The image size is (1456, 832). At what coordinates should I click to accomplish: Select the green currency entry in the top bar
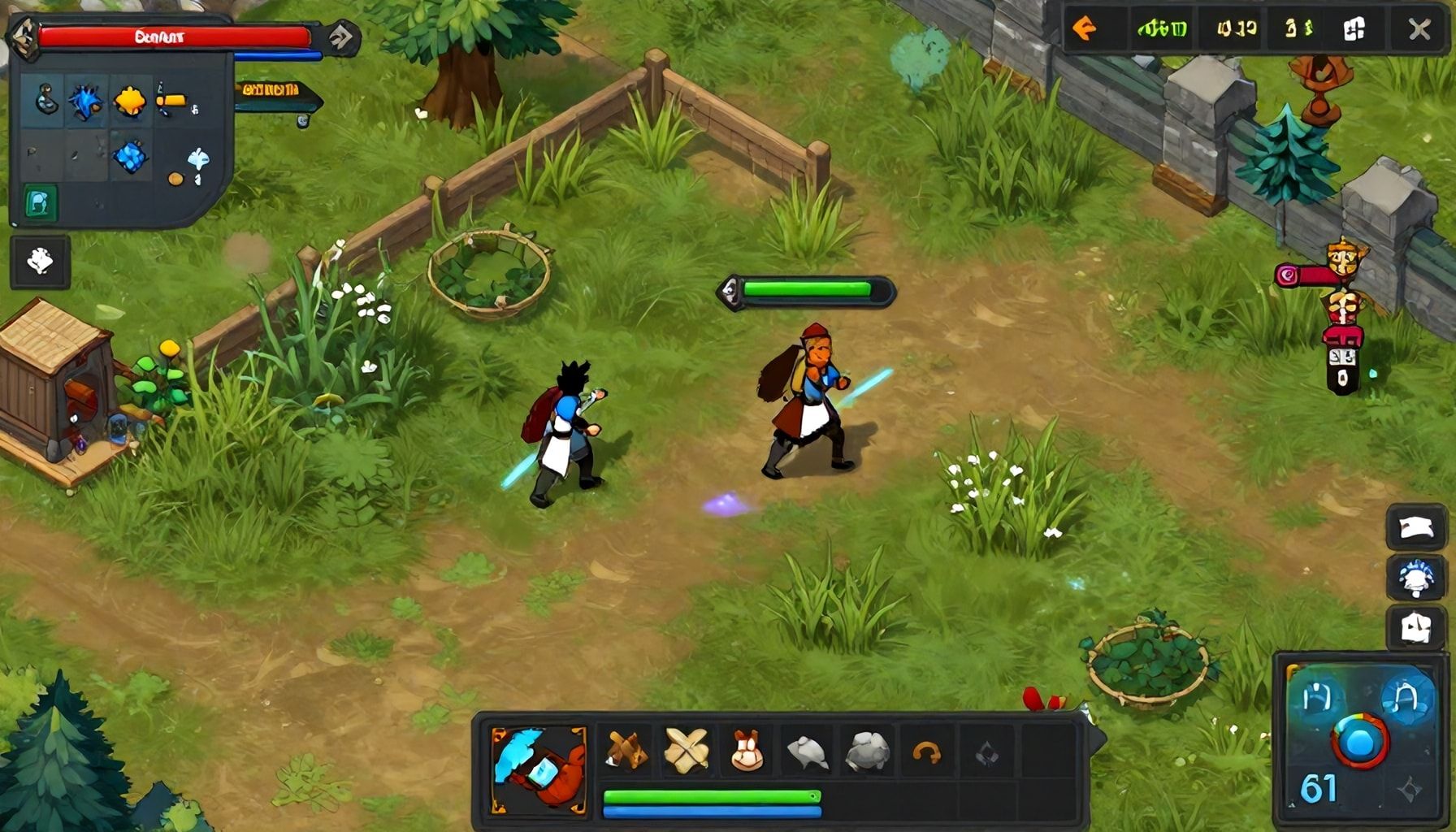1163,29
